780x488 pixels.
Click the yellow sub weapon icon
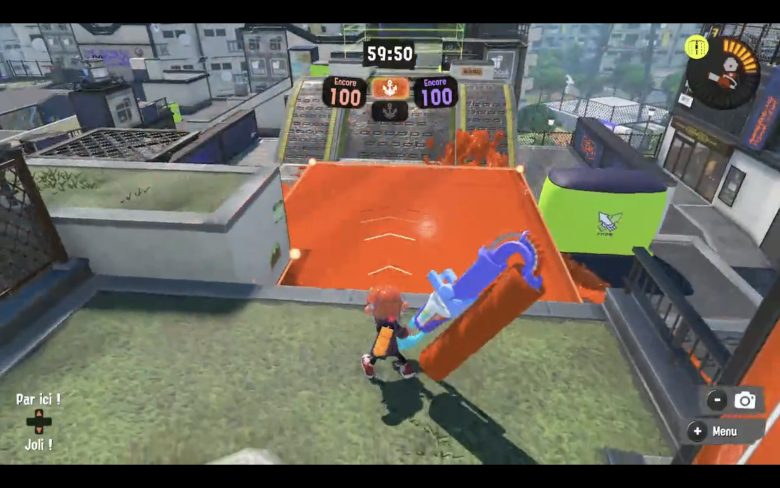(696, 46)
